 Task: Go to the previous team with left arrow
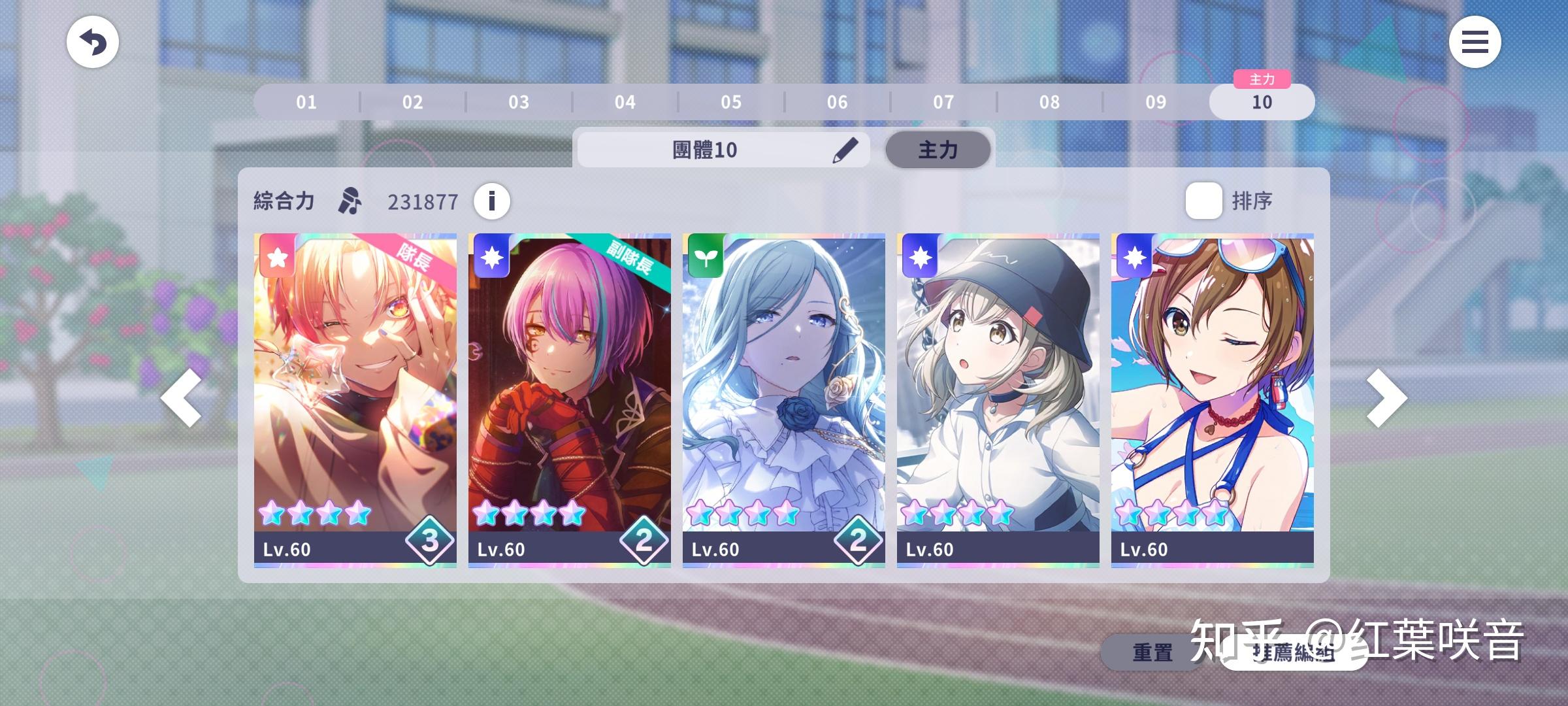181,398
